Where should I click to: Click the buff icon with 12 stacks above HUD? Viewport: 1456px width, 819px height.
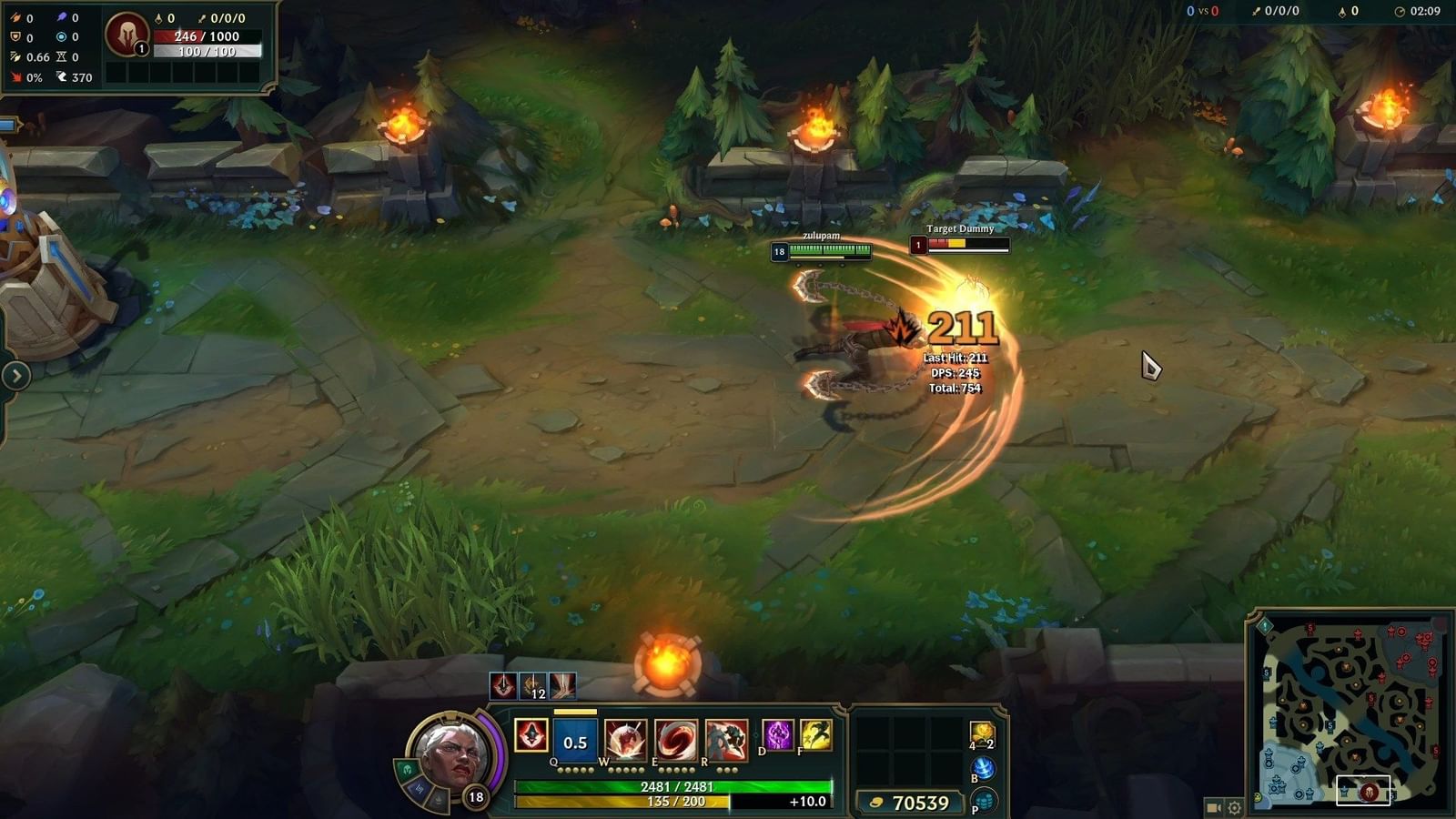[531, 687]
